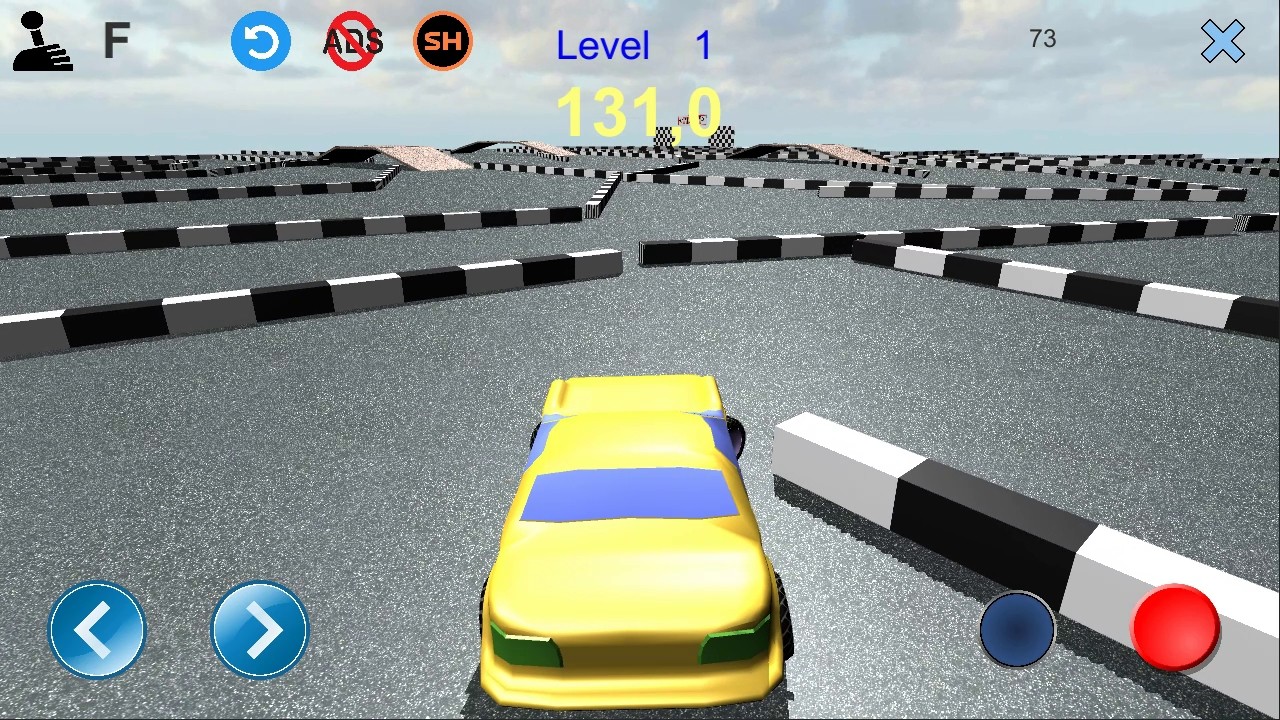The height and width of the screenshot is (720, 1280).
Task: Steer left with the left arrow button
Action: coord(97,630)
